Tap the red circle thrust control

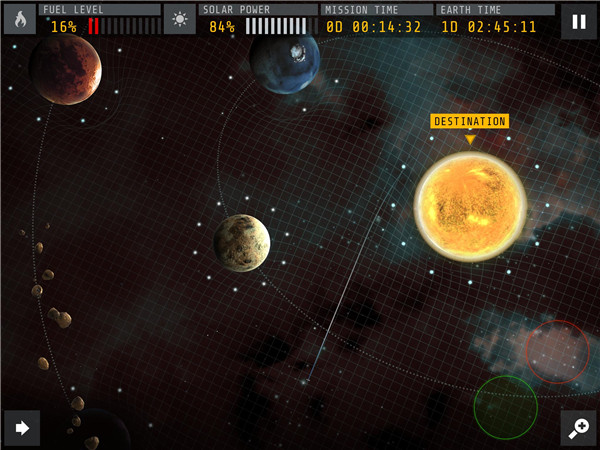pyautogui.click(x=557, y=351)
